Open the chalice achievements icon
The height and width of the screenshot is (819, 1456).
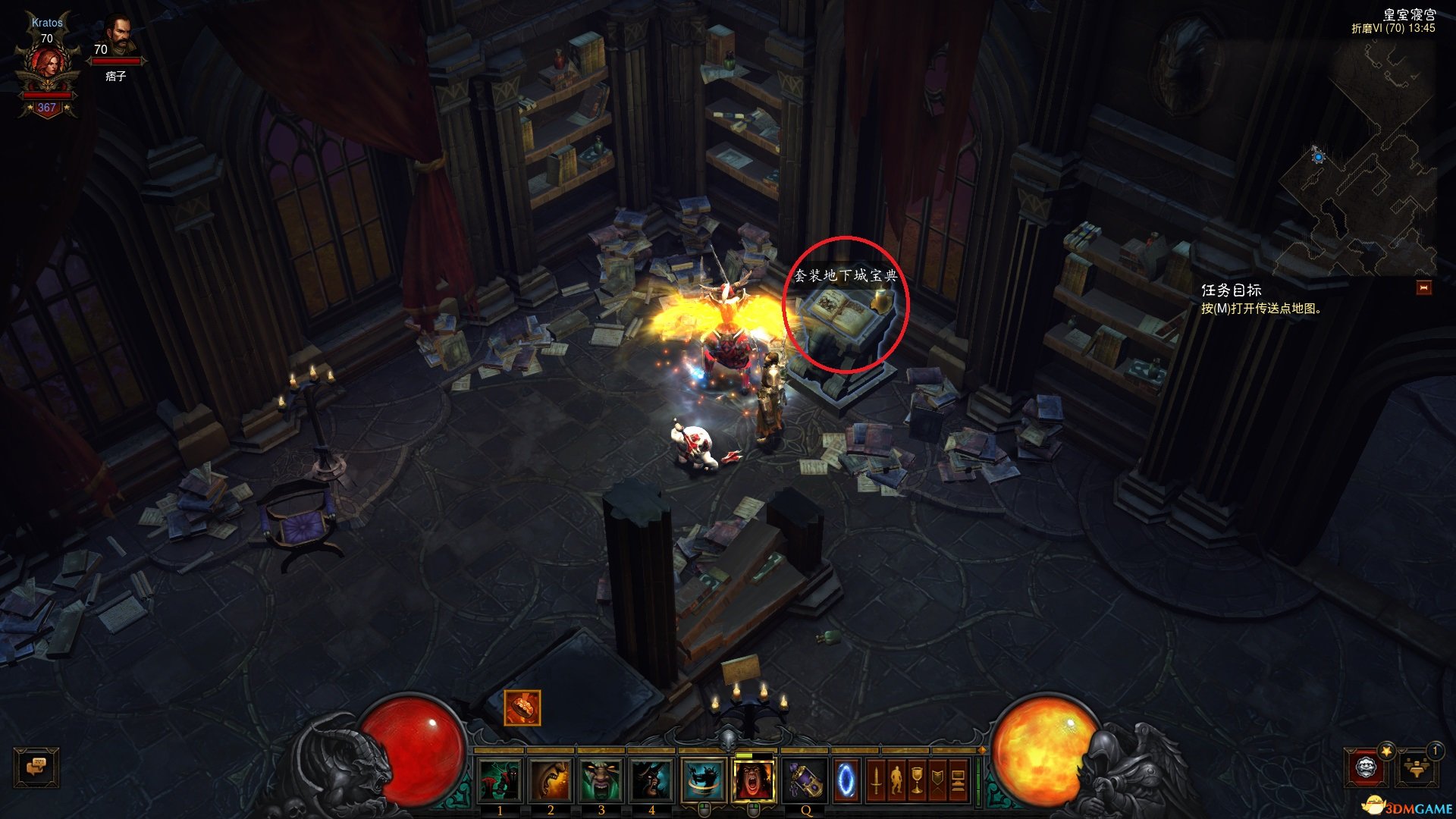pyautogui.click(x=917, y=780)
